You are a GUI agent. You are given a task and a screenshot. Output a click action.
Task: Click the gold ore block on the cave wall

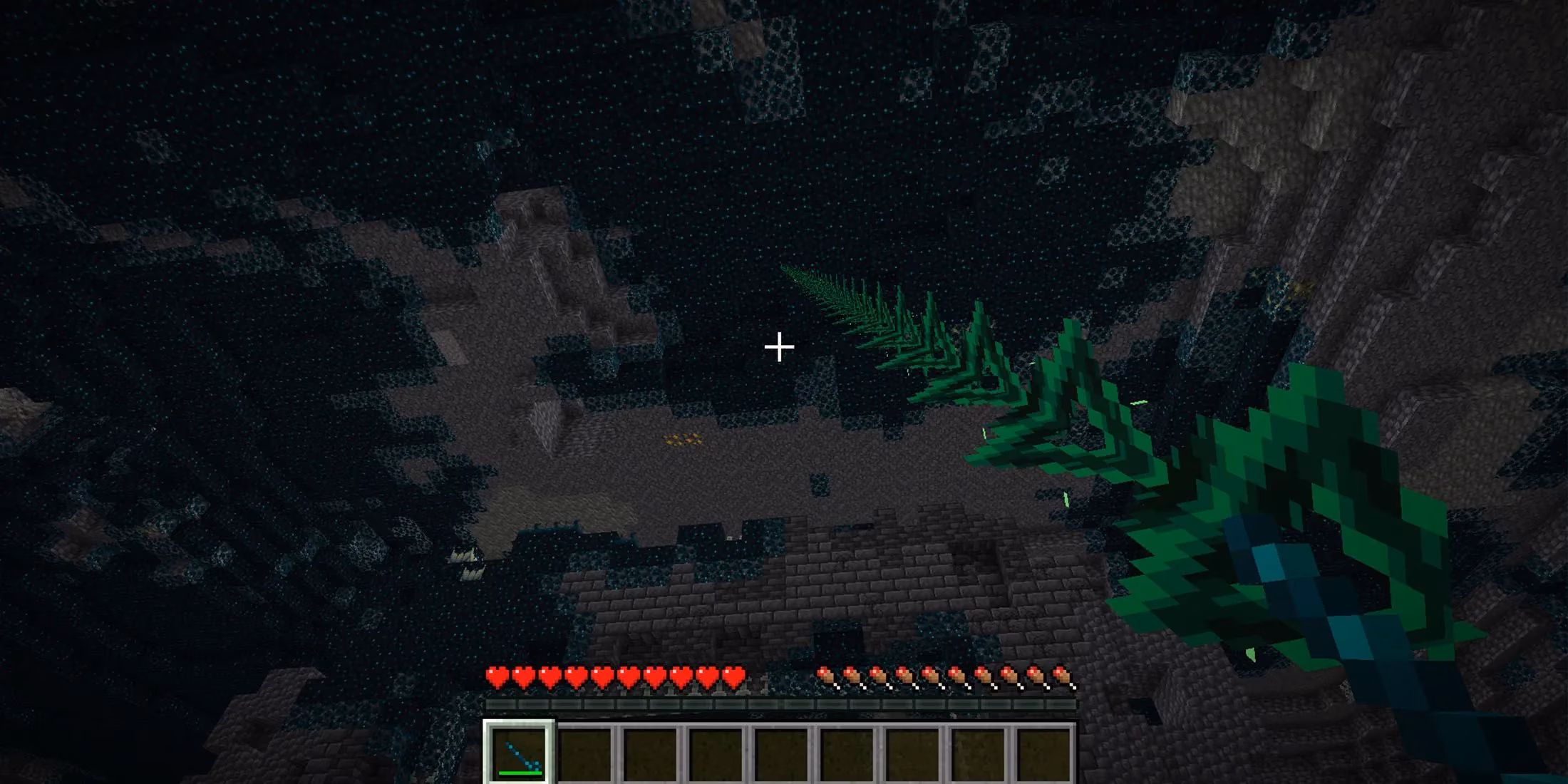click(x=681, y=438)
